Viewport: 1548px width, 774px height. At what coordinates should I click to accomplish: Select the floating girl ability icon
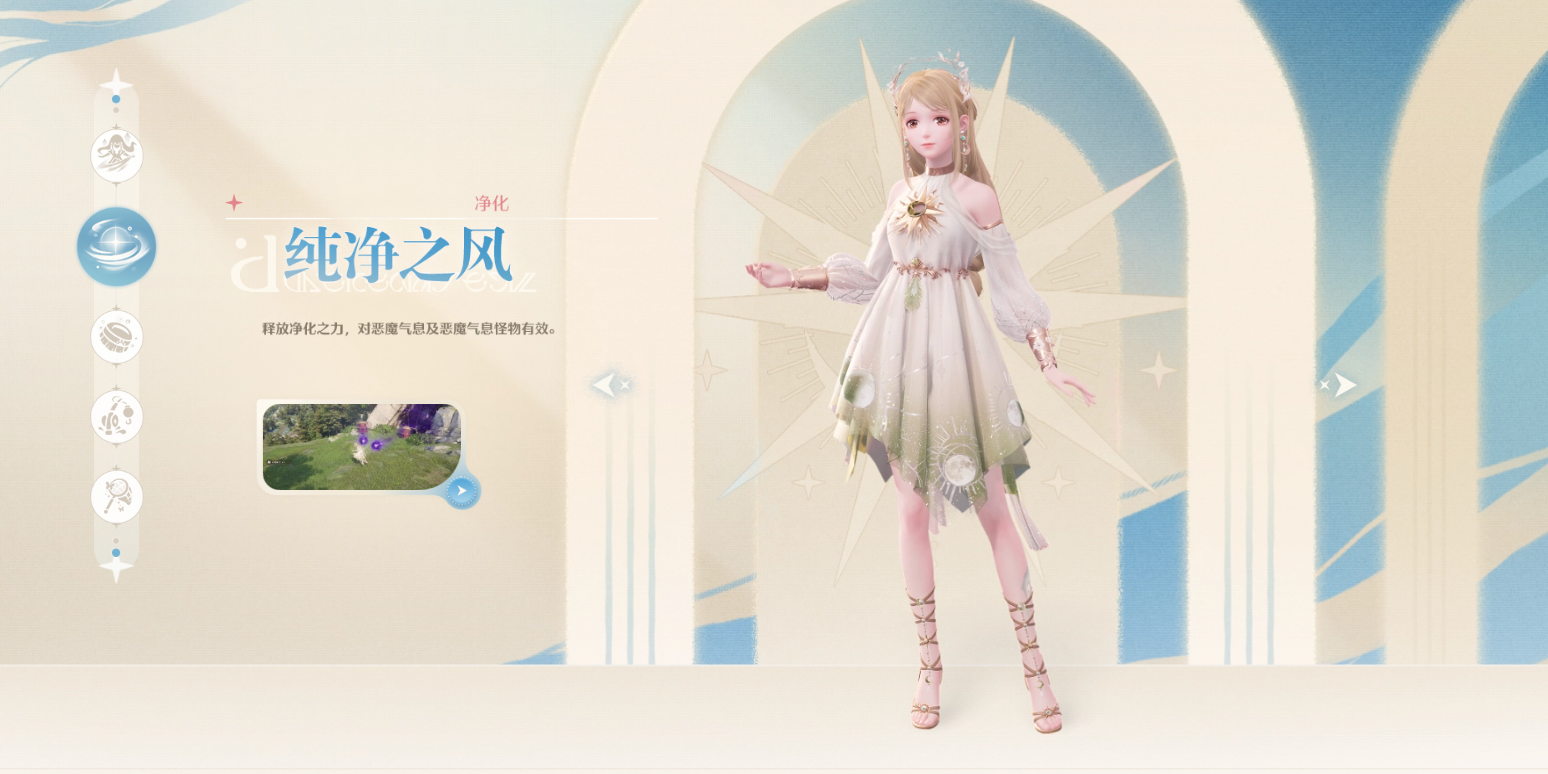click(117, 156)
